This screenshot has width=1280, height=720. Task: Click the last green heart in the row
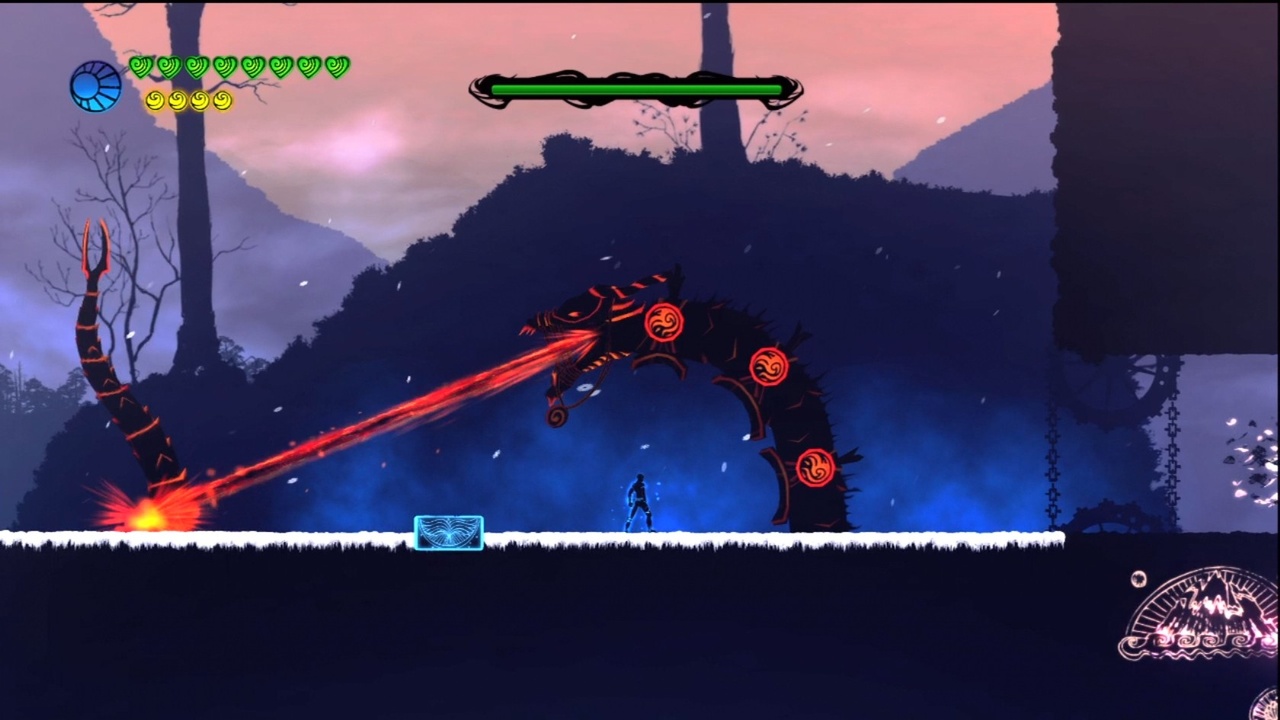[337, 65]
